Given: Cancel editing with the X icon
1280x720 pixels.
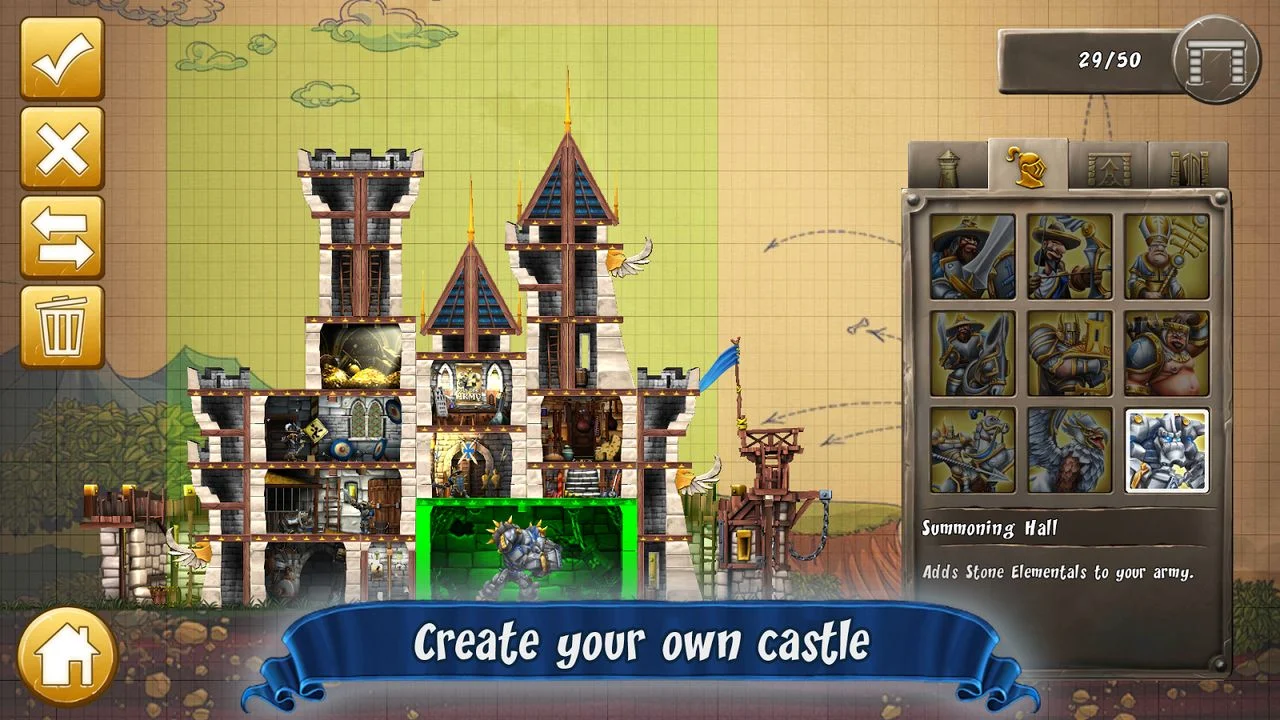Looking at the screenshot, I should click(62, 148).
